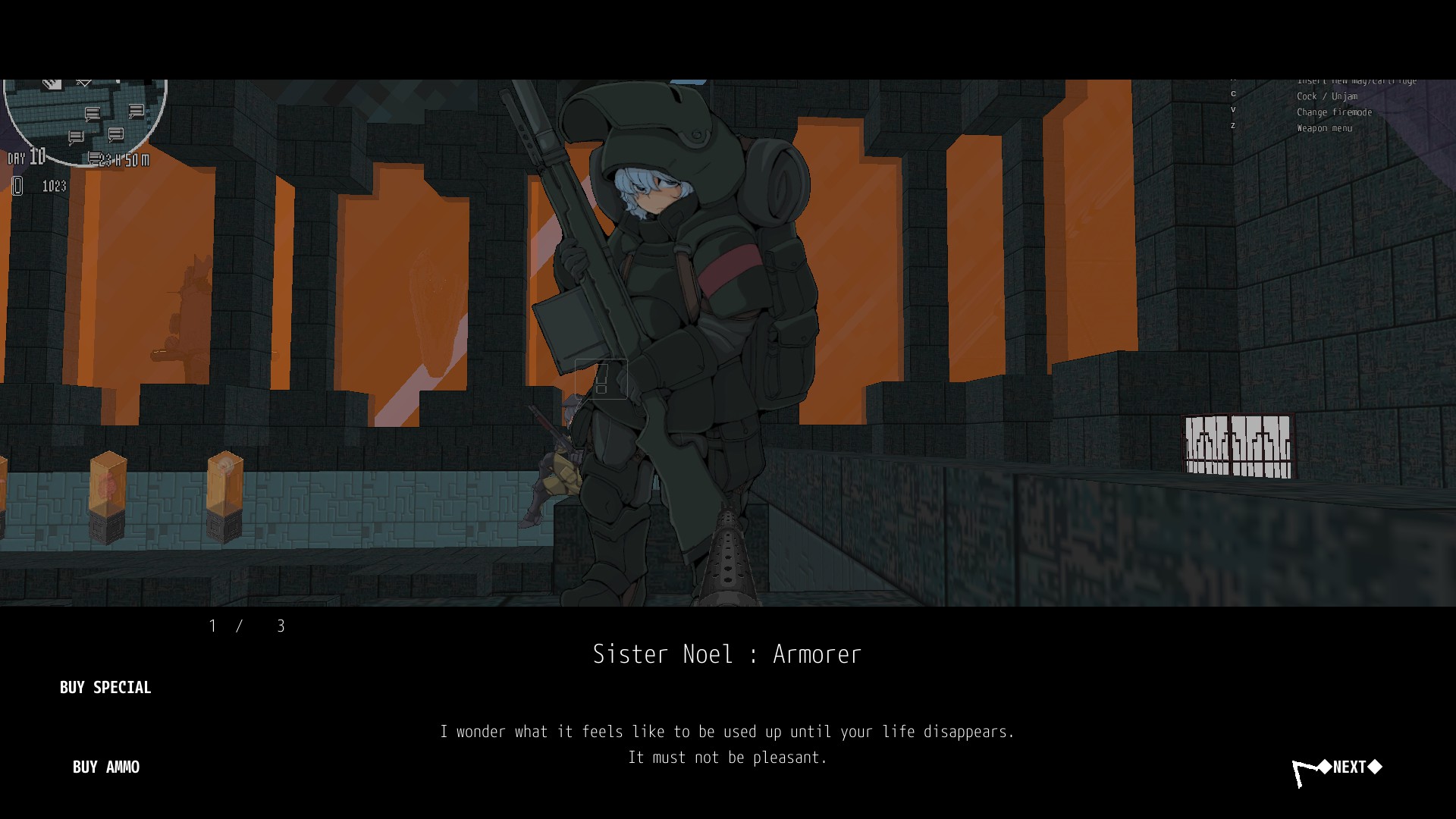This screenshot has width=1456, height=819.
Task: Click a speech bubble marker on the minimap
Action: click(x=91, y=112)
